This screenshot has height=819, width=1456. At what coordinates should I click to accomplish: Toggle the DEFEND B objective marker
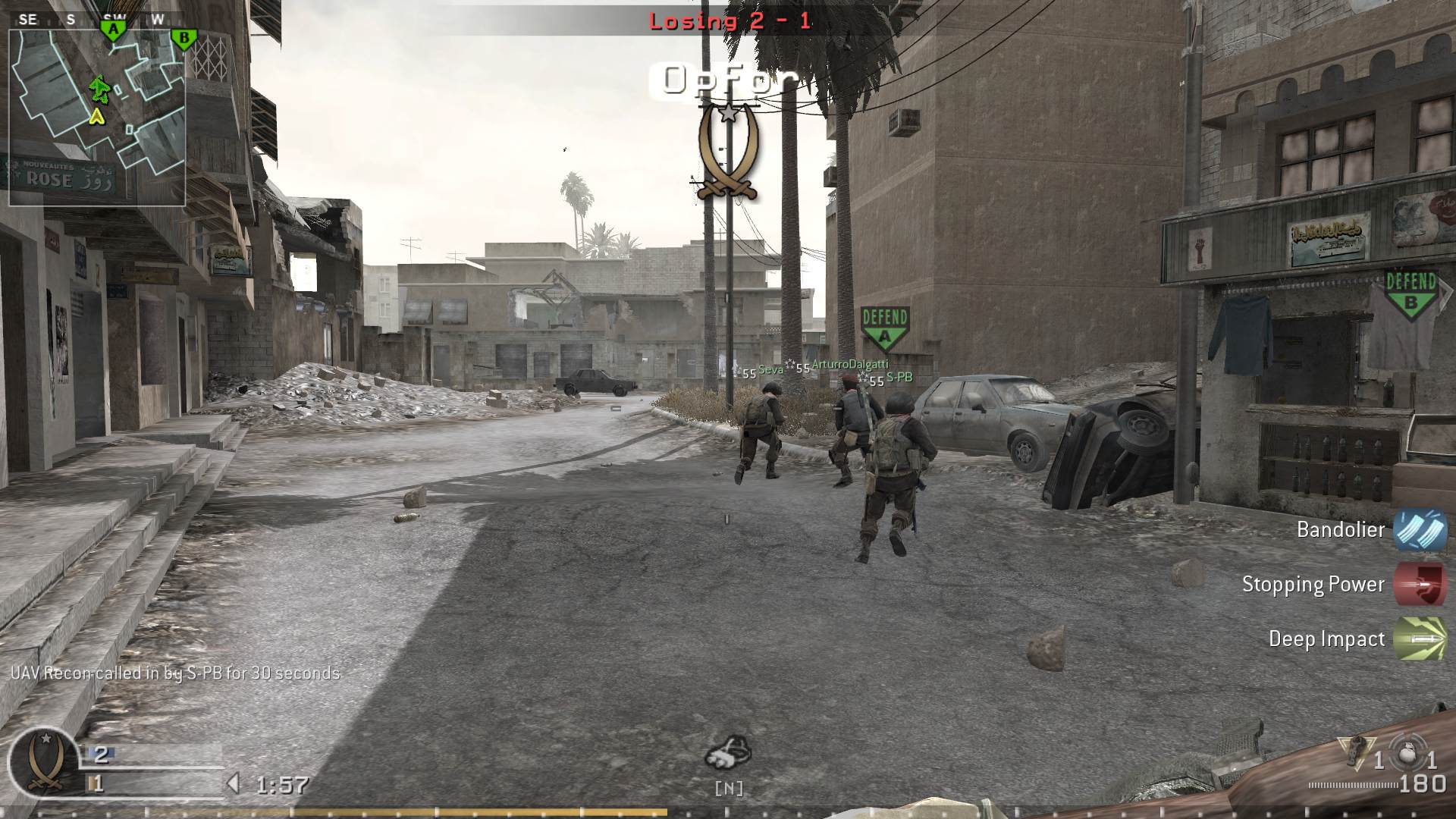click(1410, 292)
